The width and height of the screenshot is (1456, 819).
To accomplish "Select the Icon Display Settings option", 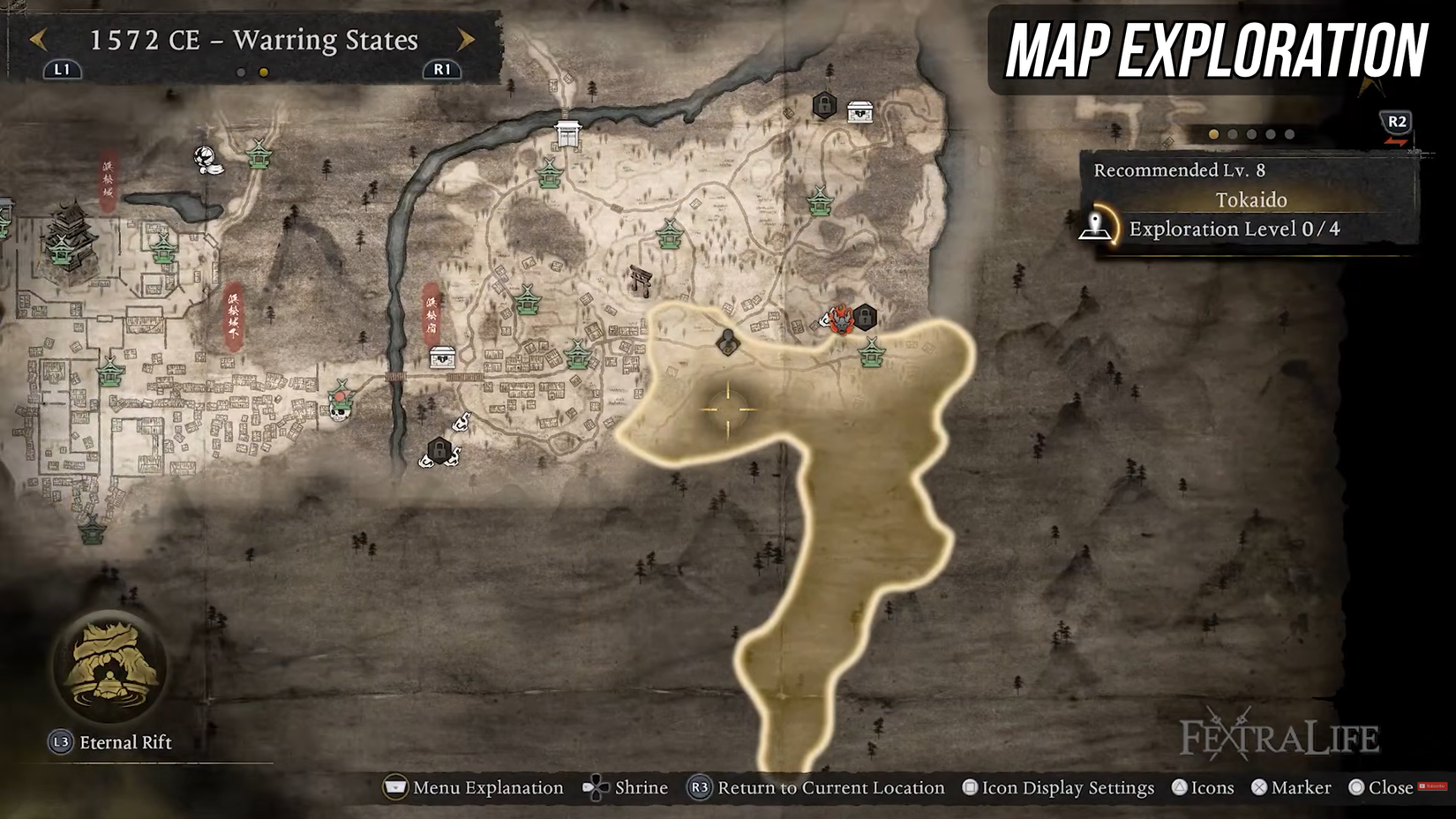I will coord(1058,787).
